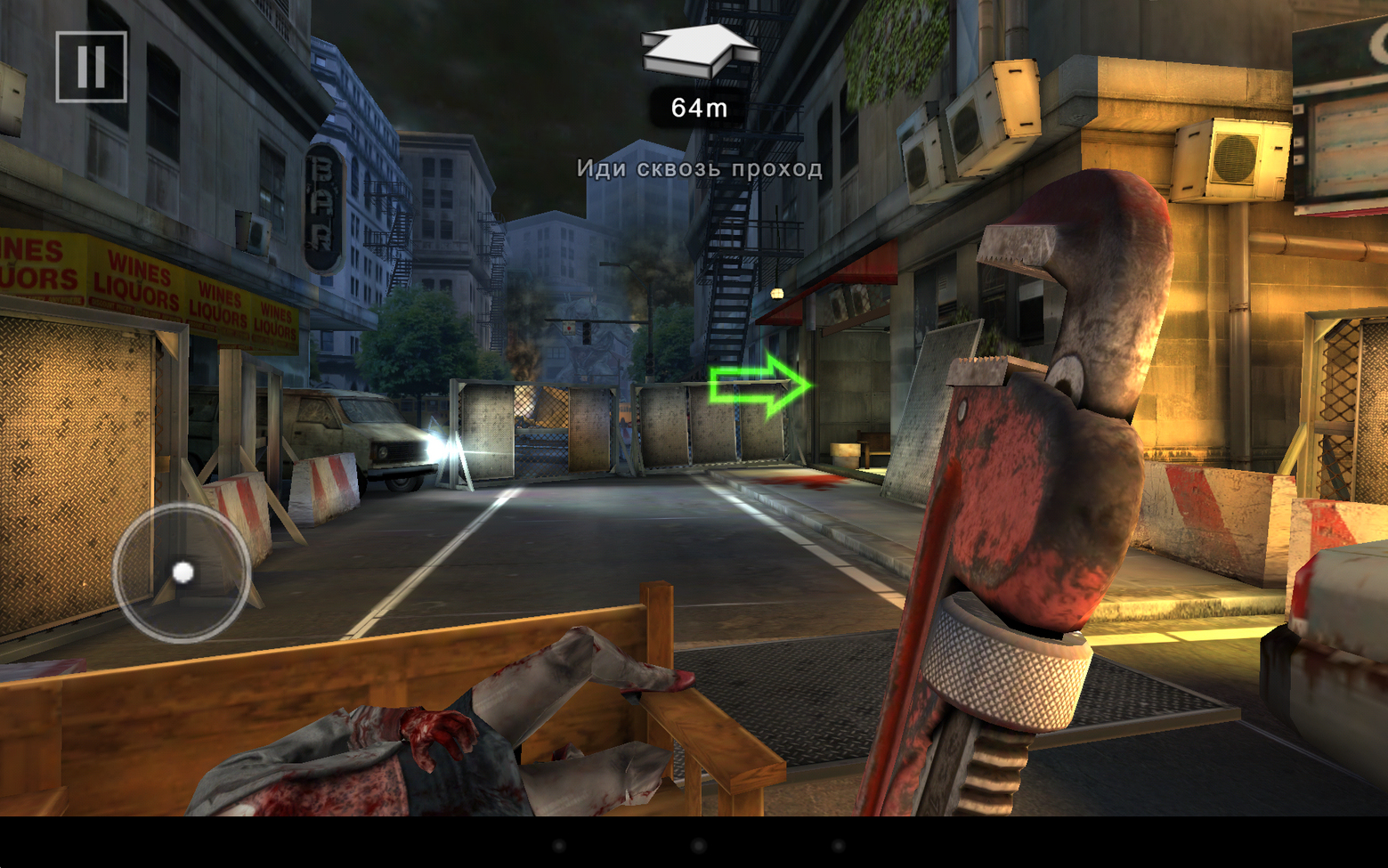Tap the virtual movement joystick
Viewport: 1388px width, 868px height.
tap(182, 572)
